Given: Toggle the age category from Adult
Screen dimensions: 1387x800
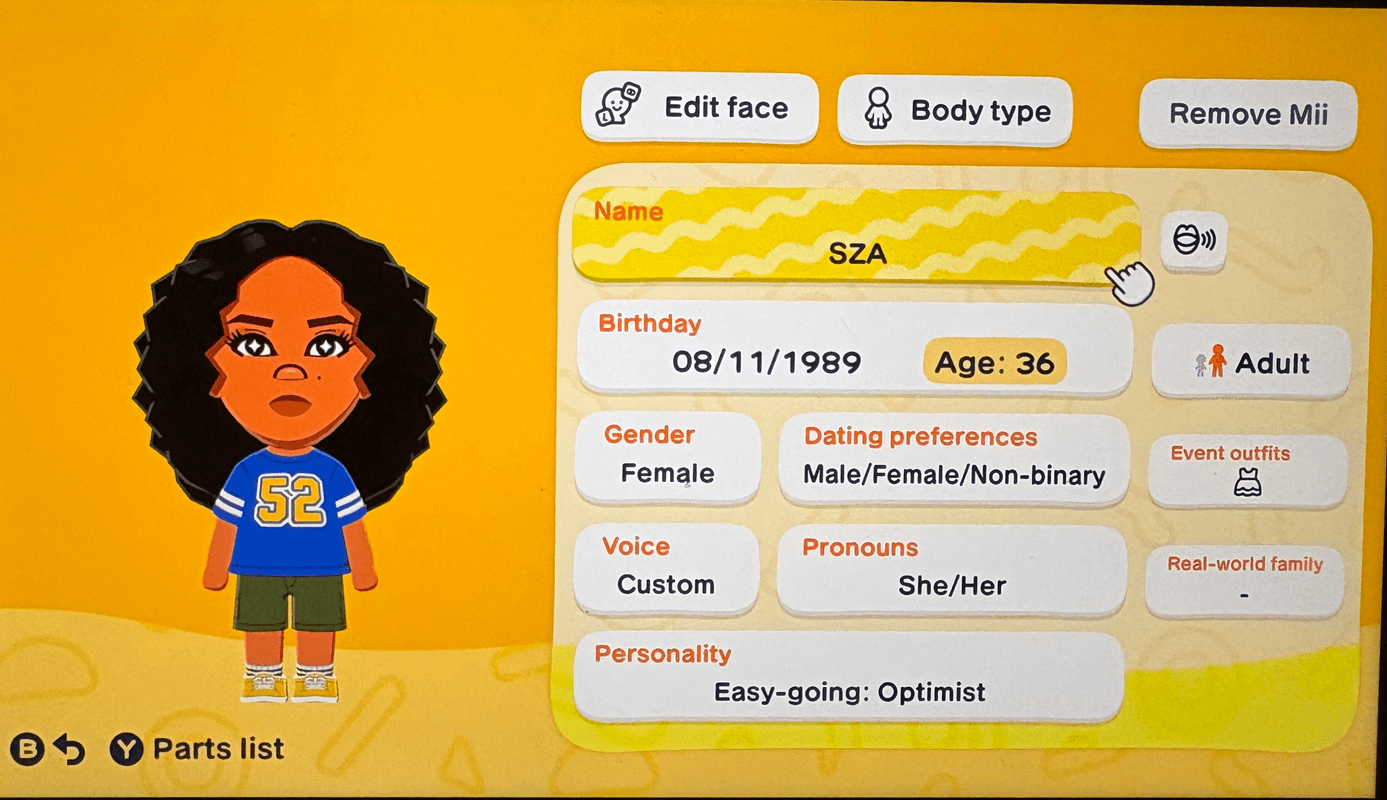Looking at the screenshot, I should [x=1251, y=362].
